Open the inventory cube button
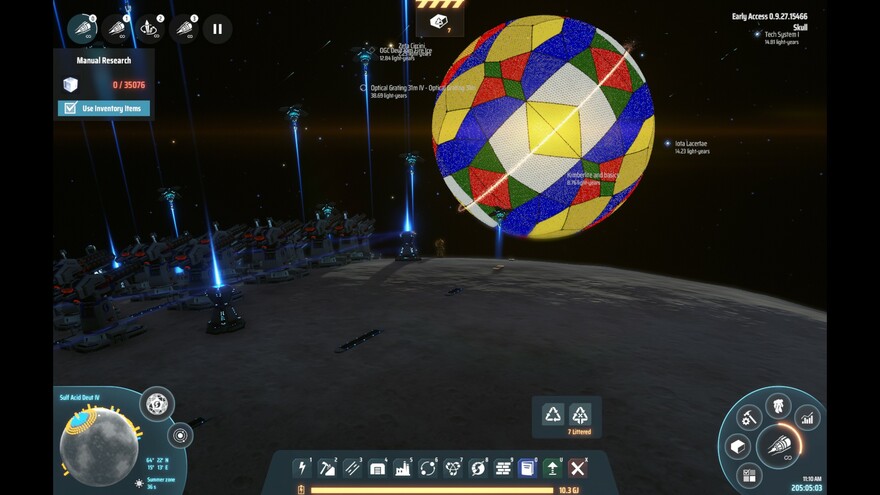This screenshot has height=495, width=880. [x=738, y=446]
